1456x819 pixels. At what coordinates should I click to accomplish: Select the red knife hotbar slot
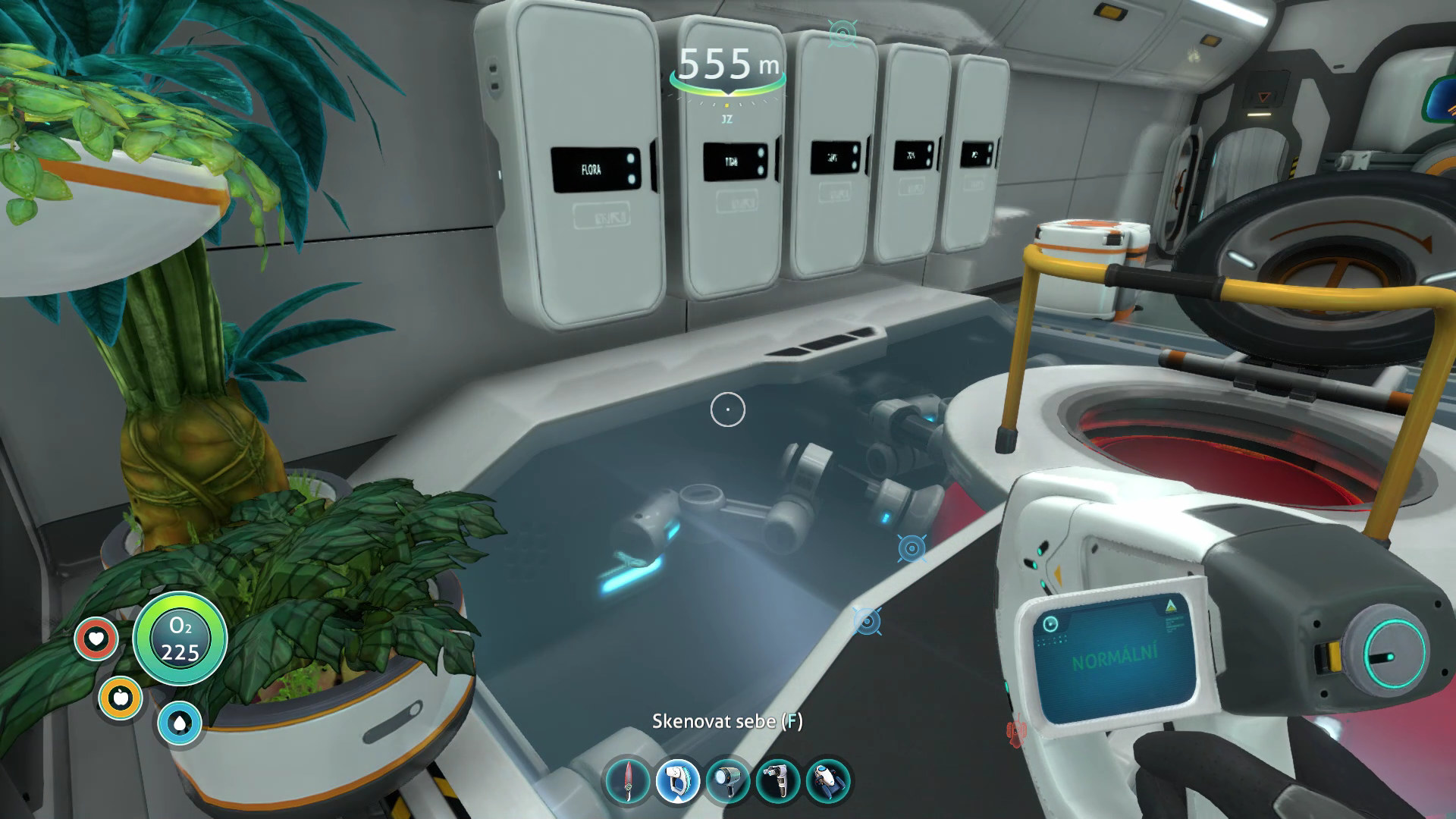coord(628,781)
